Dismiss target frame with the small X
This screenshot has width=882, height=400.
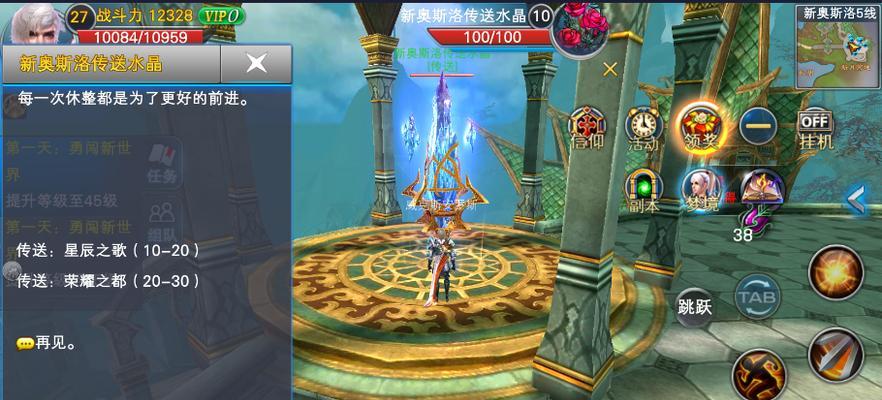pyautogui.click(x=610, y=69)
